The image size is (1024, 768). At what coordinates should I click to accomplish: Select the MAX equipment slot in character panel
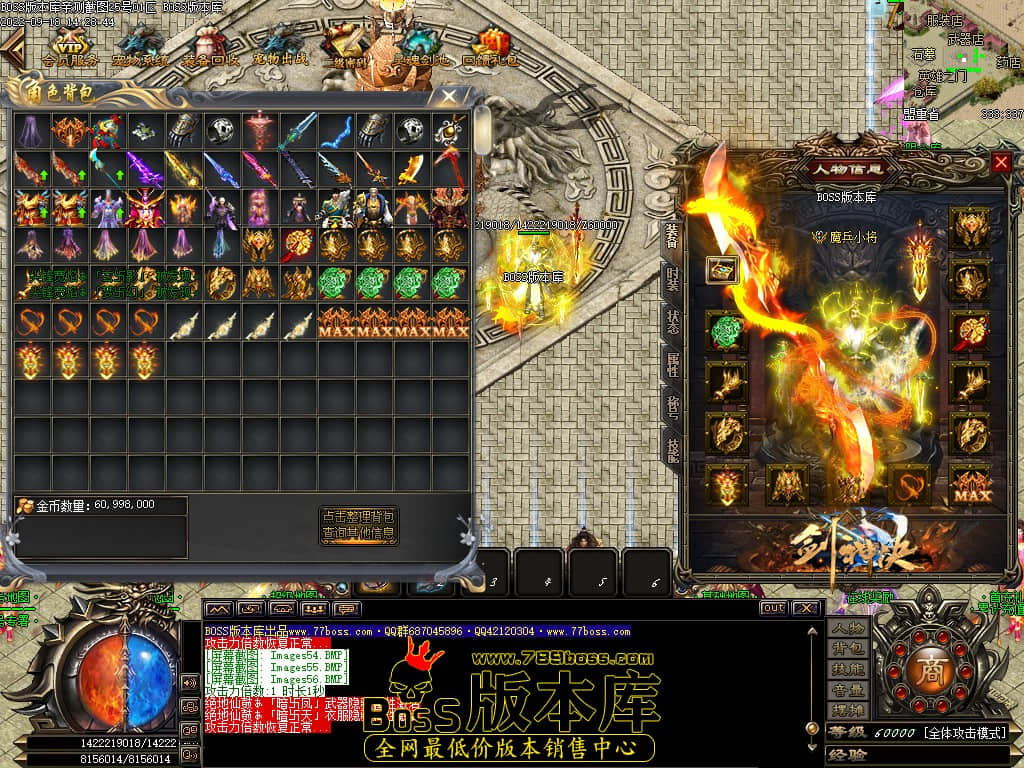point(968,486)
